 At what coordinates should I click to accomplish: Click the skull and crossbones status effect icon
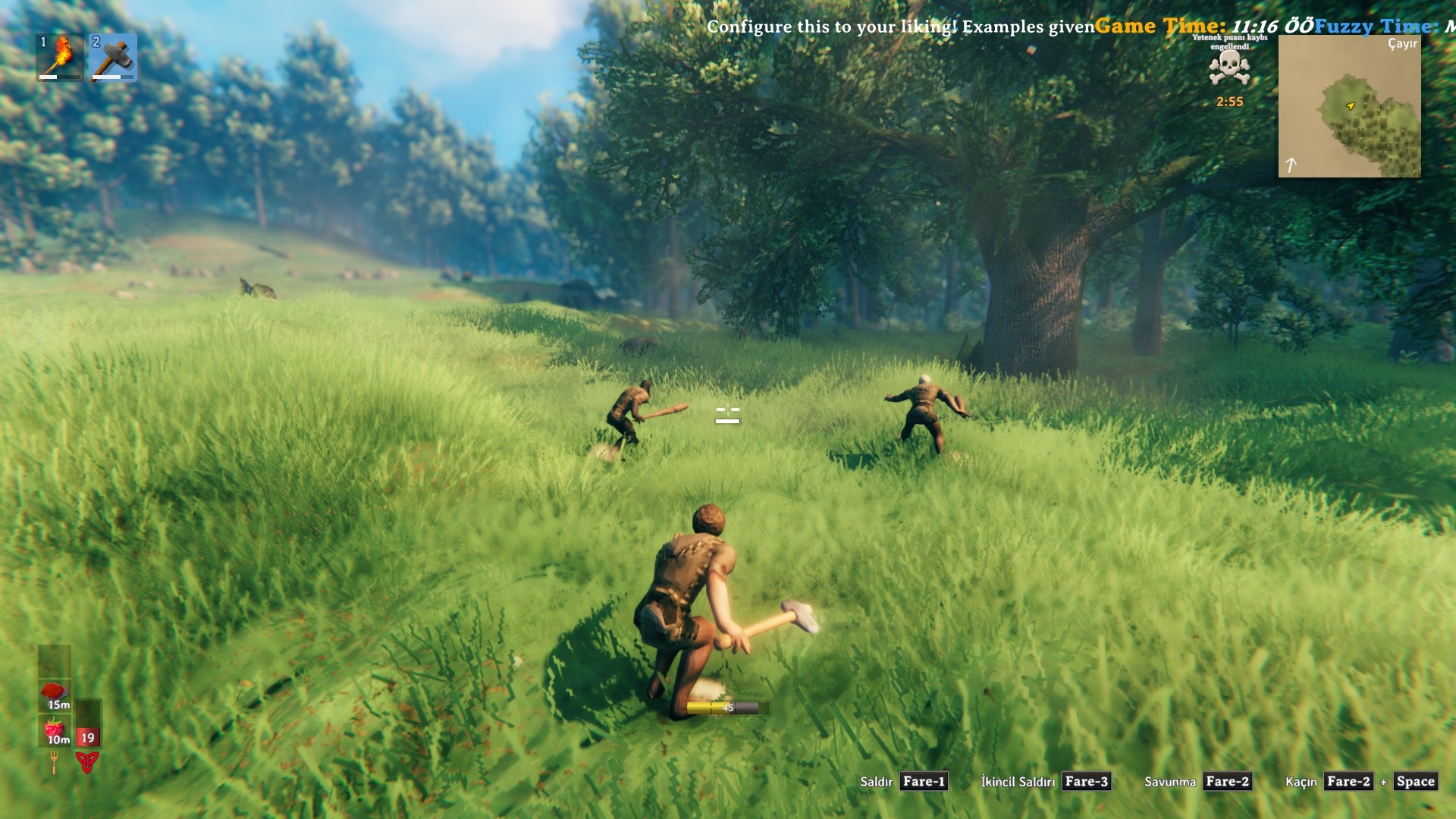coord(1228,70)
